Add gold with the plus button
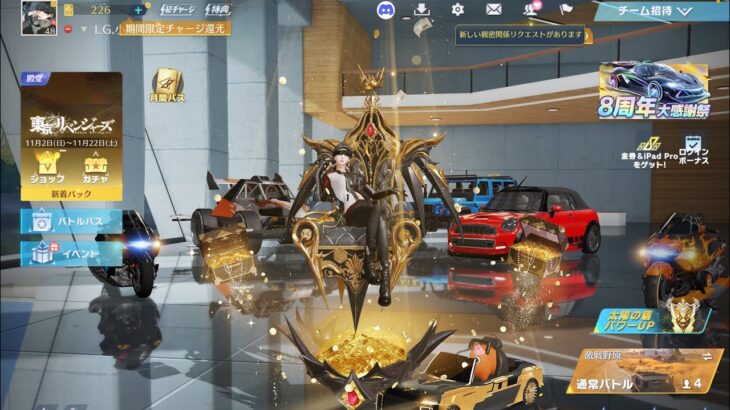The image size is (730, 410). pos(139,10)
